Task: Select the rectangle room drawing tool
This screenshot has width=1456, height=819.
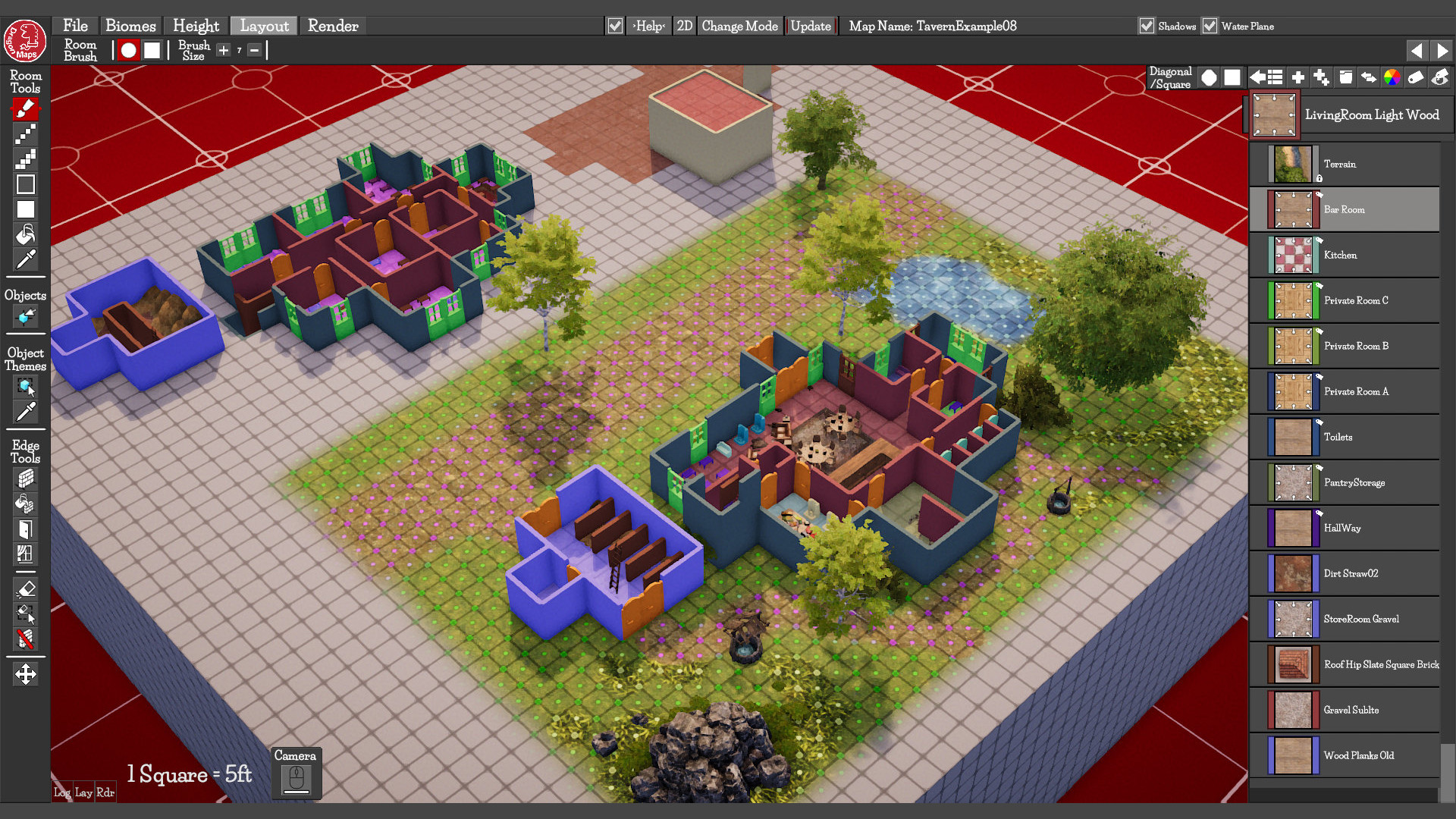Action: 26,184
